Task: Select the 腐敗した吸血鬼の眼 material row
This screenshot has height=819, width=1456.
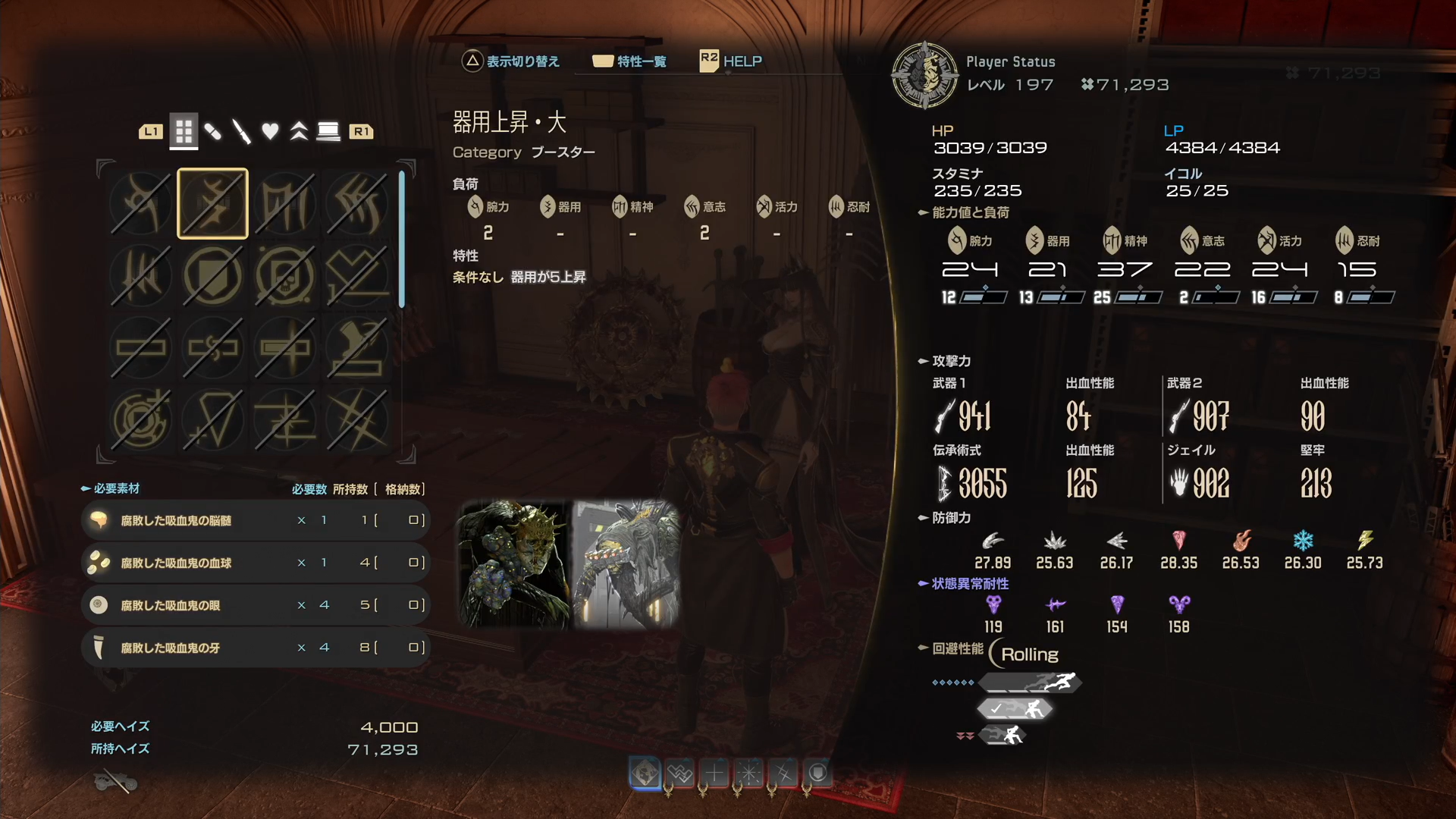Action: click(x=255, y=605)
